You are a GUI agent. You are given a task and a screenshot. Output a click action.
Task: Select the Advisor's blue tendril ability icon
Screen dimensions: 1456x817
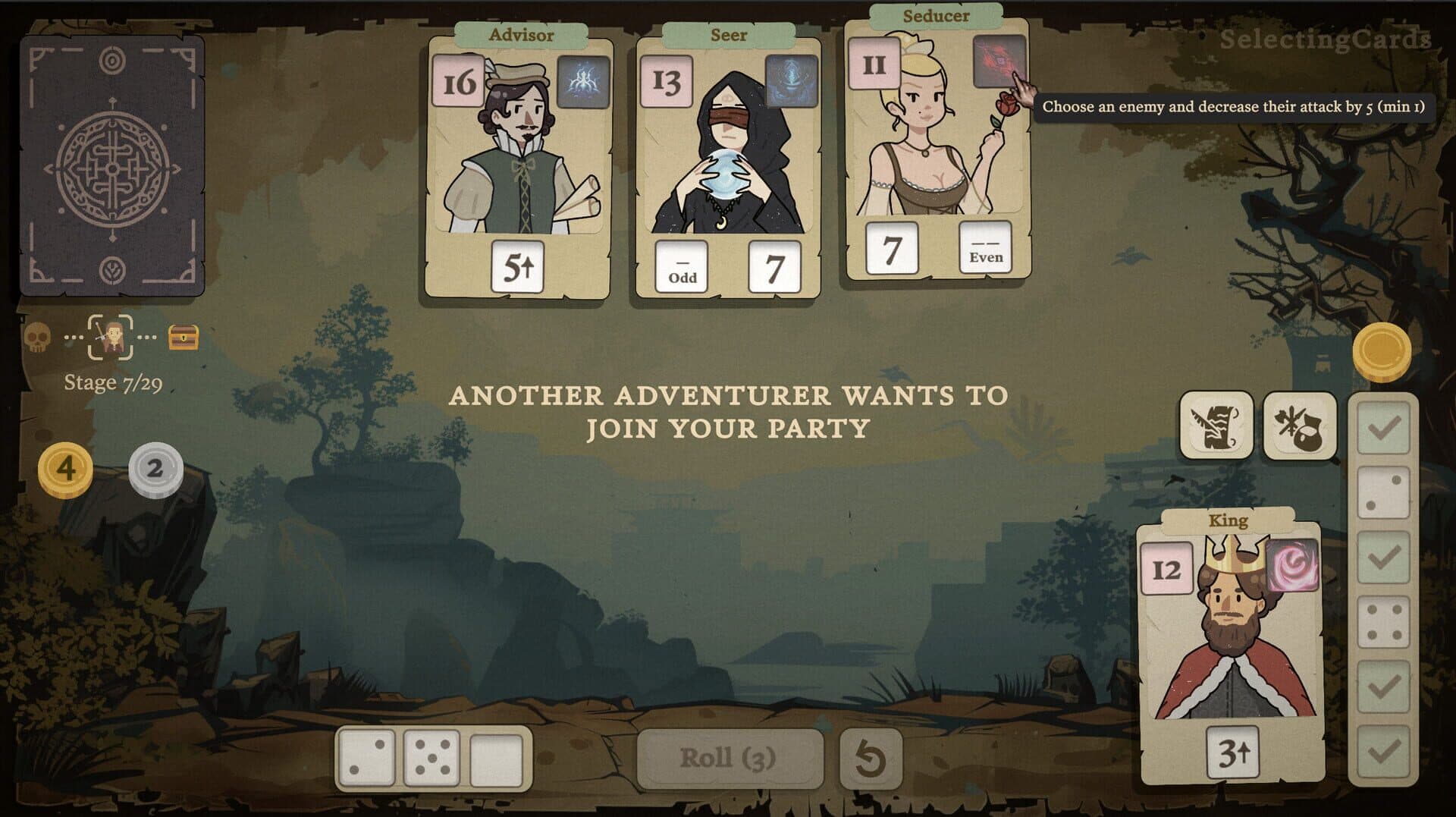581,80
